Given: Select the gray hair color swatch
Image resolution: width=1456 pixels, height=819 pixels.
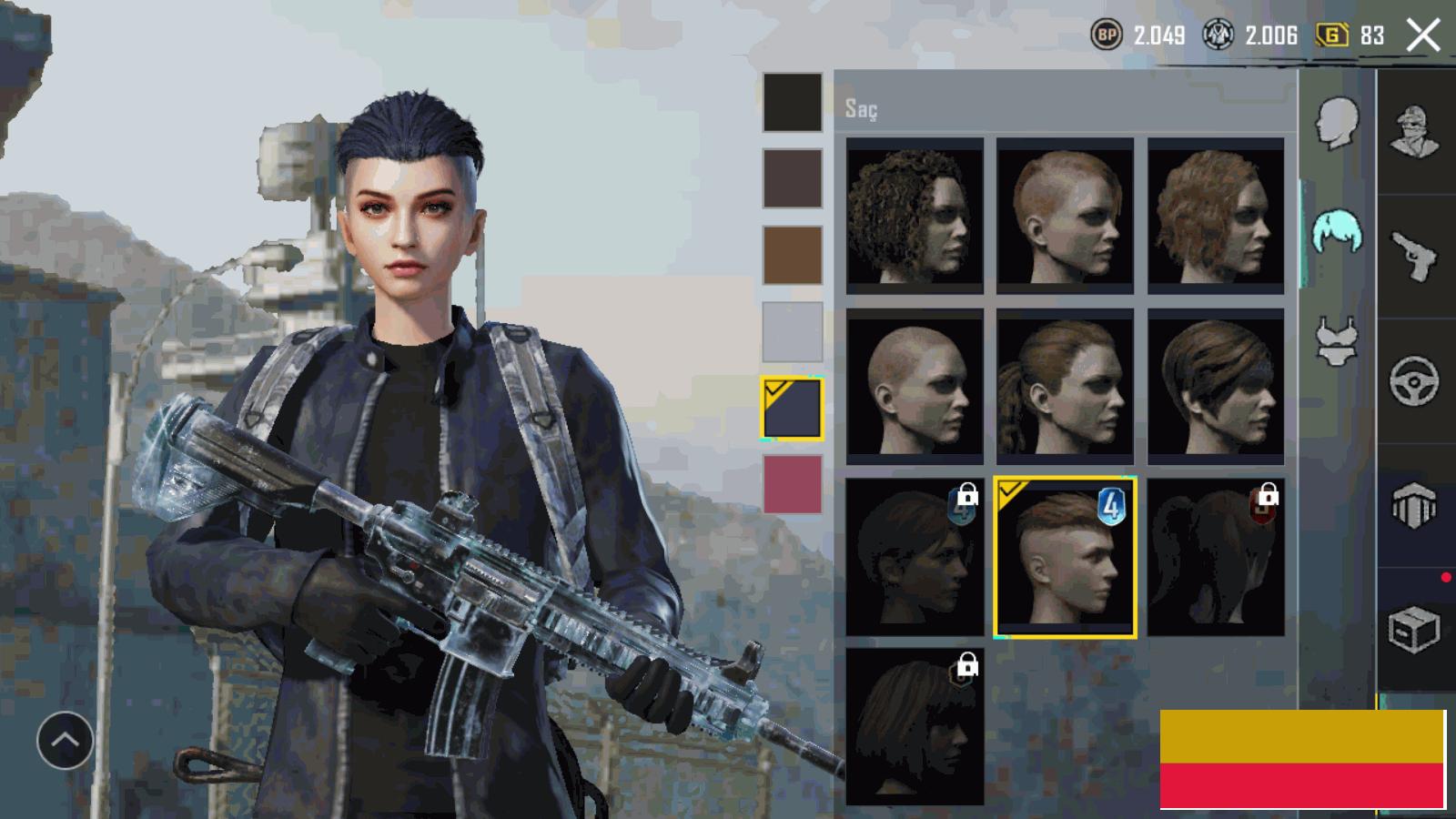Looking at the screenshot, I should 792,332.
